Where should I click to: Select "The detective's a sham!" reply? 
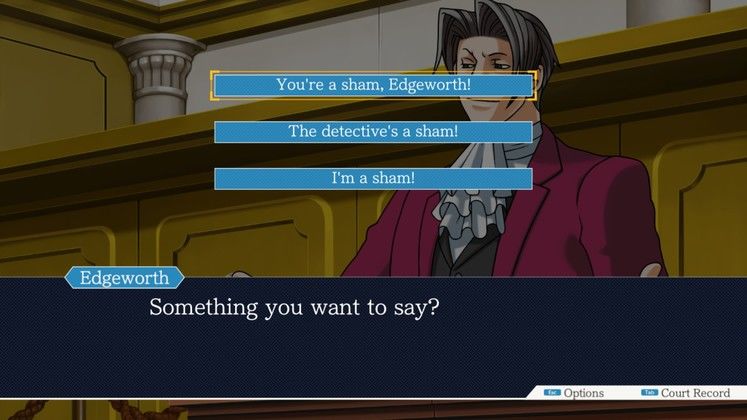(x=373, y=131)
